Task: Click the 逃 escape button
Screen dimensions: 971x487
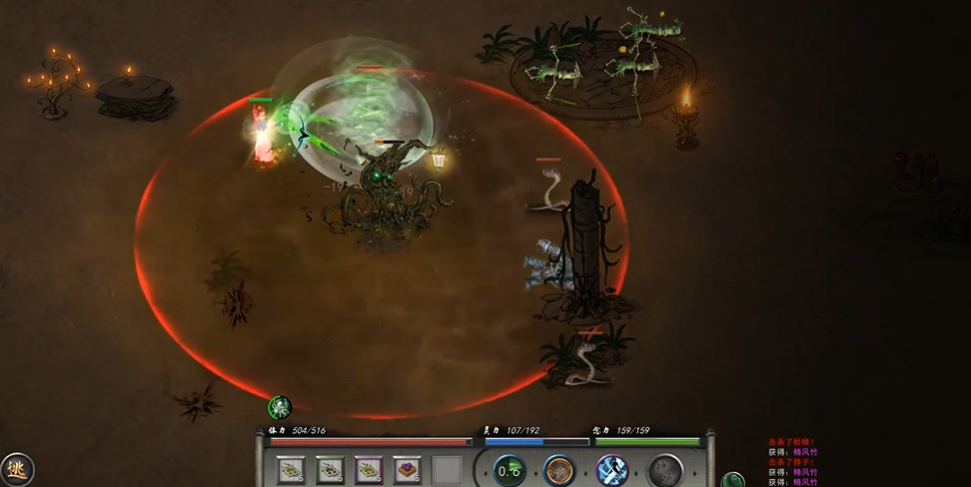Action: pos(16,468)
